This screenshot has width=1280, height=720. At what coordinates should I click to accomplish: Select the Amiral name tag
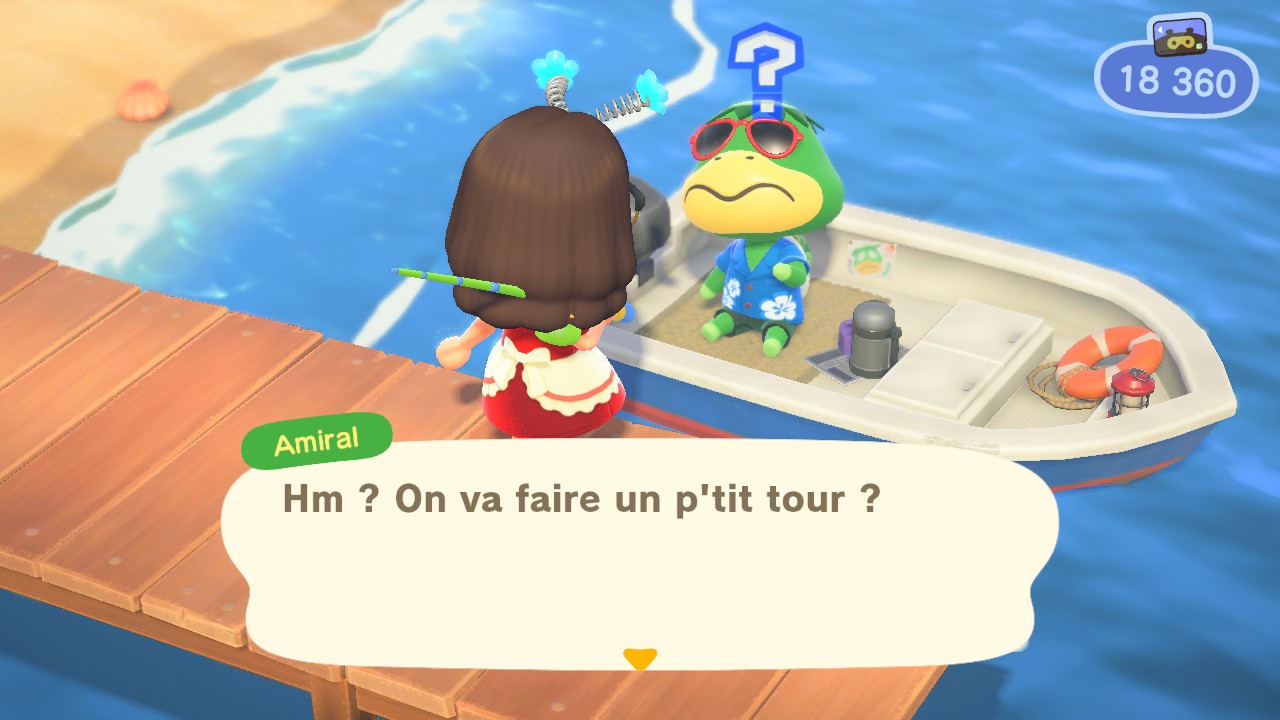[316, 440]
